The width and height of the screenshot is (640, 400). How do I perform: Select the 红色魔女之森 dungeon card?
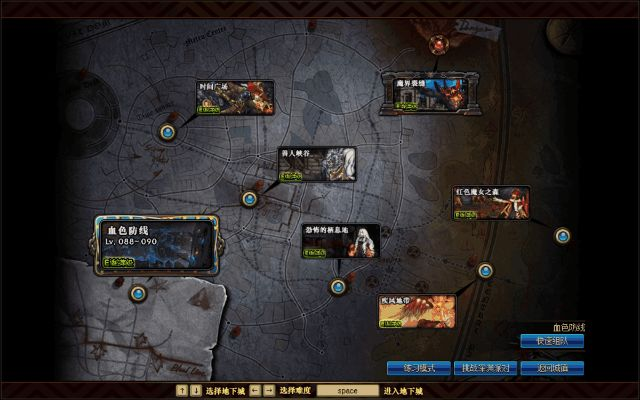click(490, 201)
